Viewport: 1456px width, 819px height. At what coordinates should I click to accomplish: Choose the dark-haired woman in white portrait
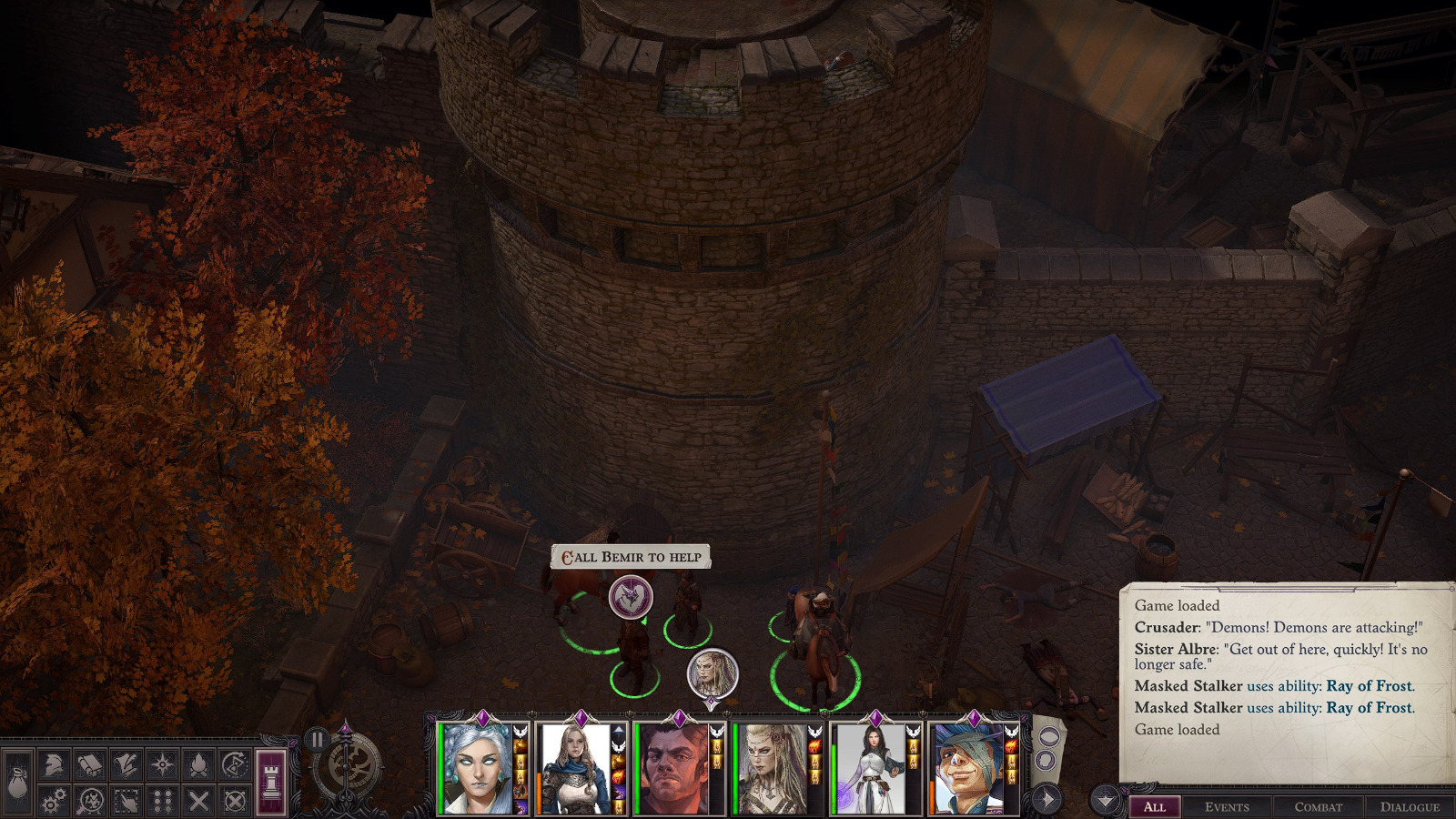point(869,770)
